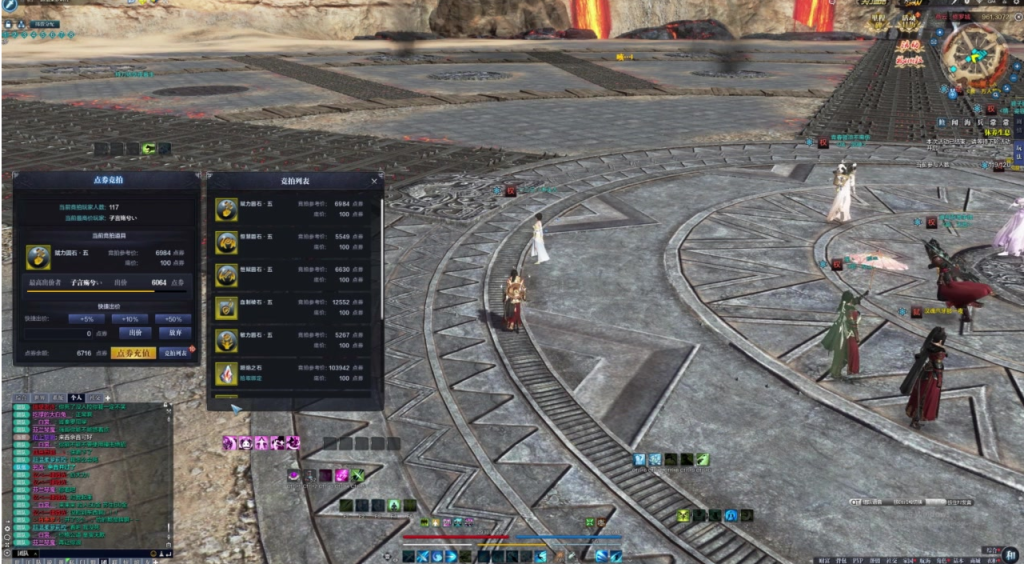The width and height of the screenshot is (1024, 564).
Task: Close the 竞拍列表 auction list window
Action: point(375,181)
